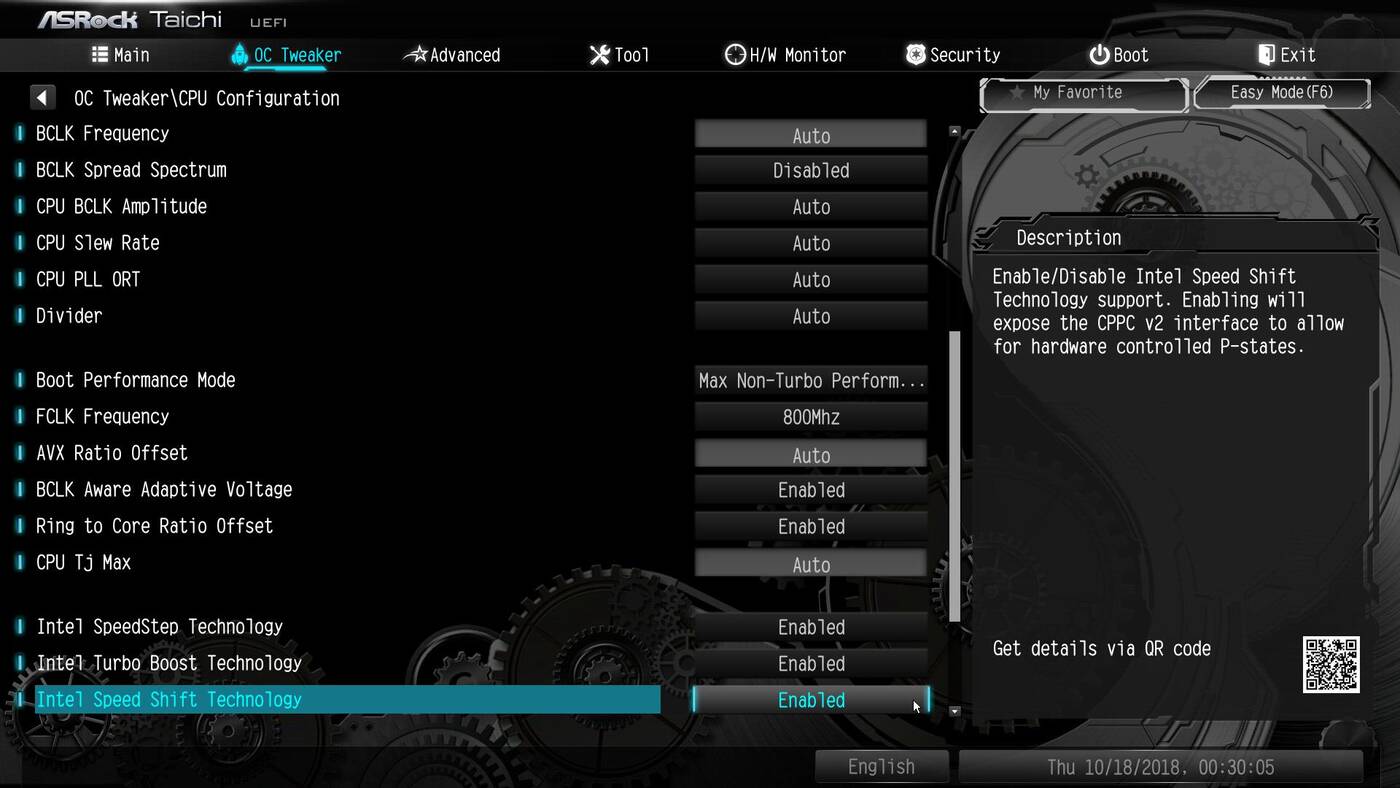Set the CPU Tj Max value

tap(811, 565)
